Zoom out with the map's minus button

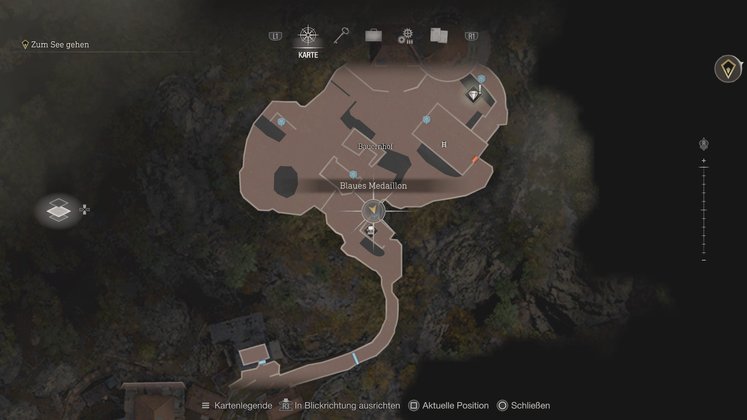tap(704, 258)
